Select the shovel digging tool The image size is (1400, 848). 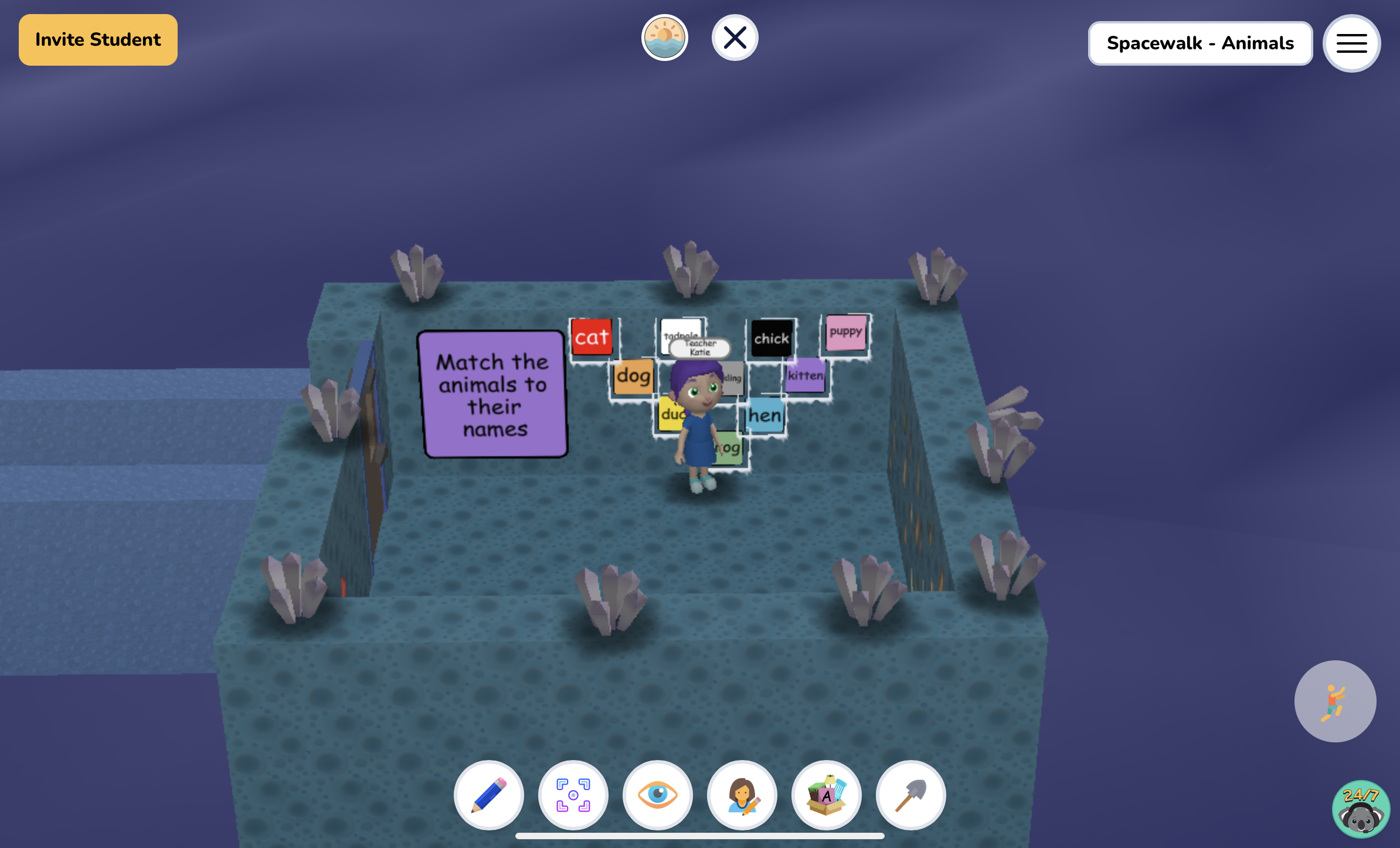click(x=911, y=795)
